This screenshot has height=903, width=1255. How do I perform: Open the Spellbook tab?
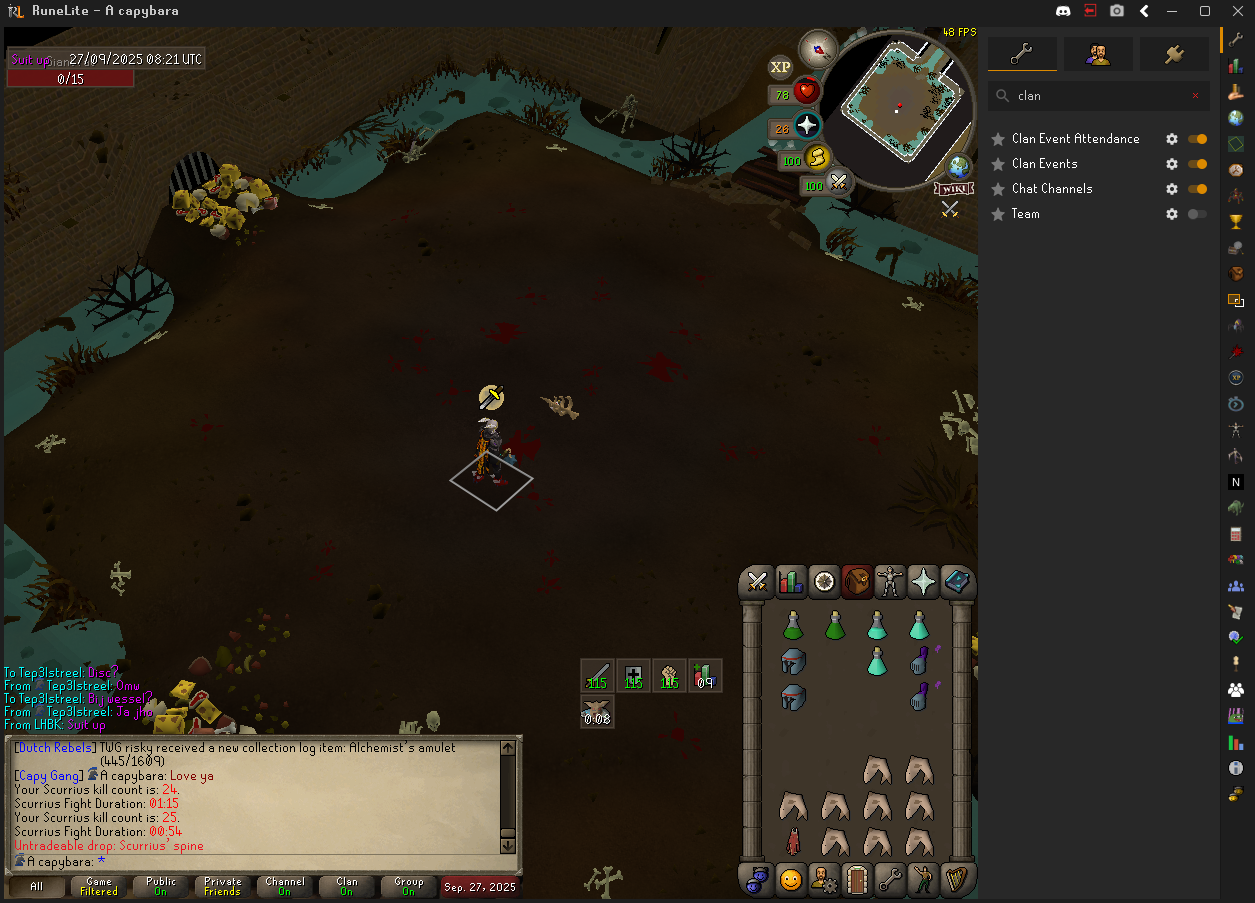click(x=957, y=581)
